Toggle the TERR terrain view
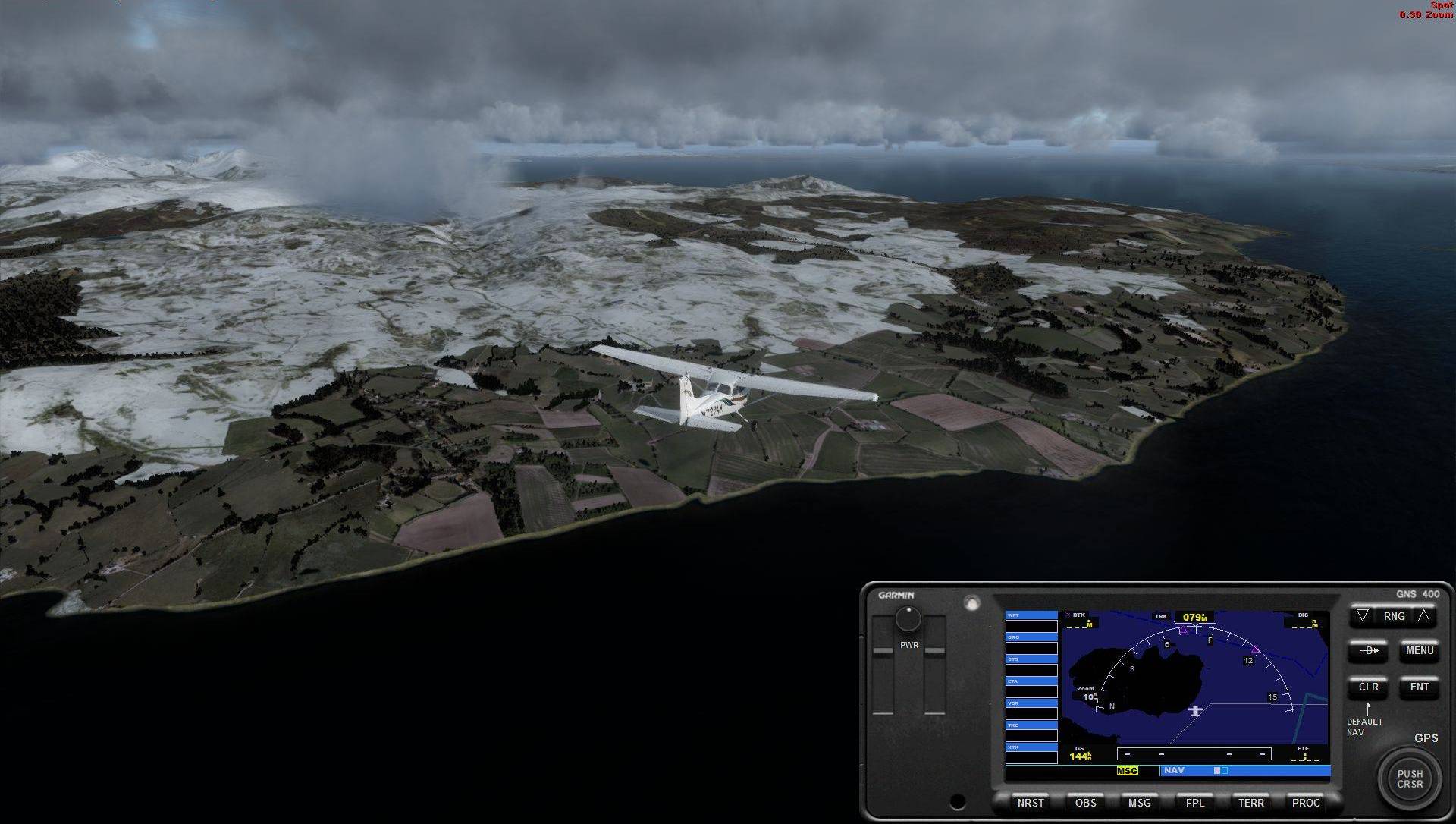The image size is (1456, 824). pos(1250,803)
